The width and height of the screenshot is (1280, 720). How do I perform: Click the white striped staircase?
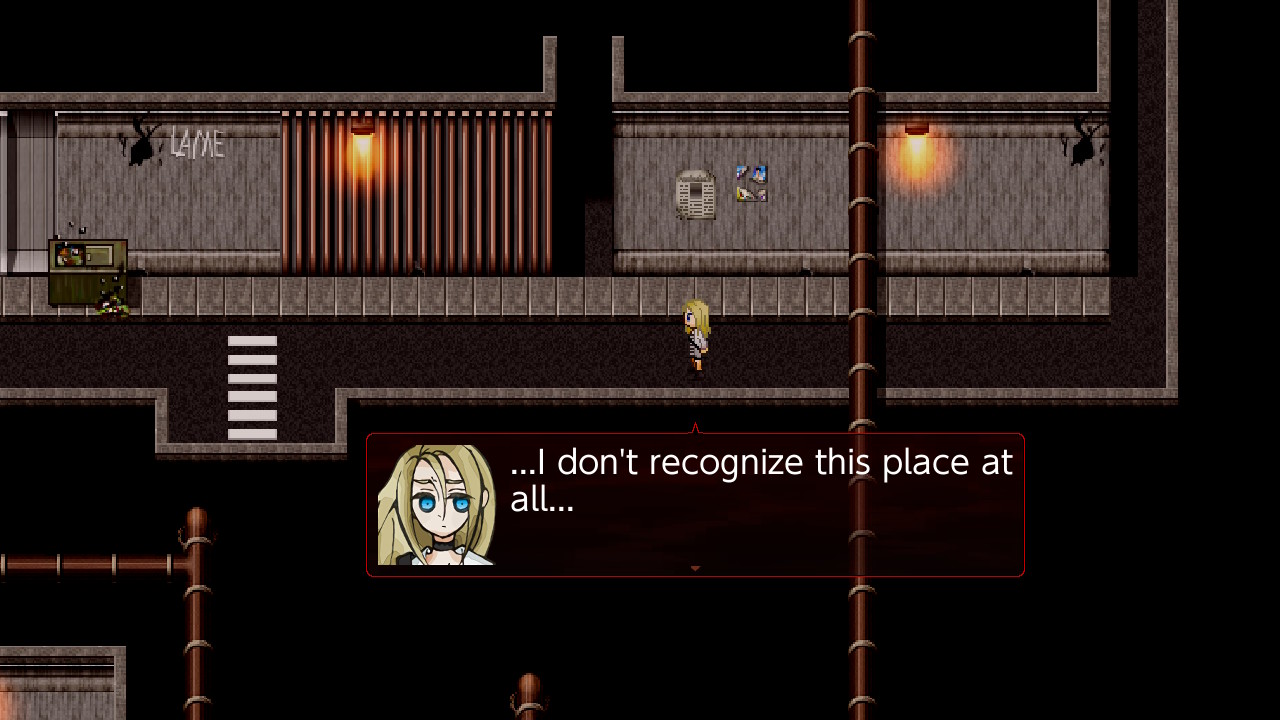tap(252, 385)
